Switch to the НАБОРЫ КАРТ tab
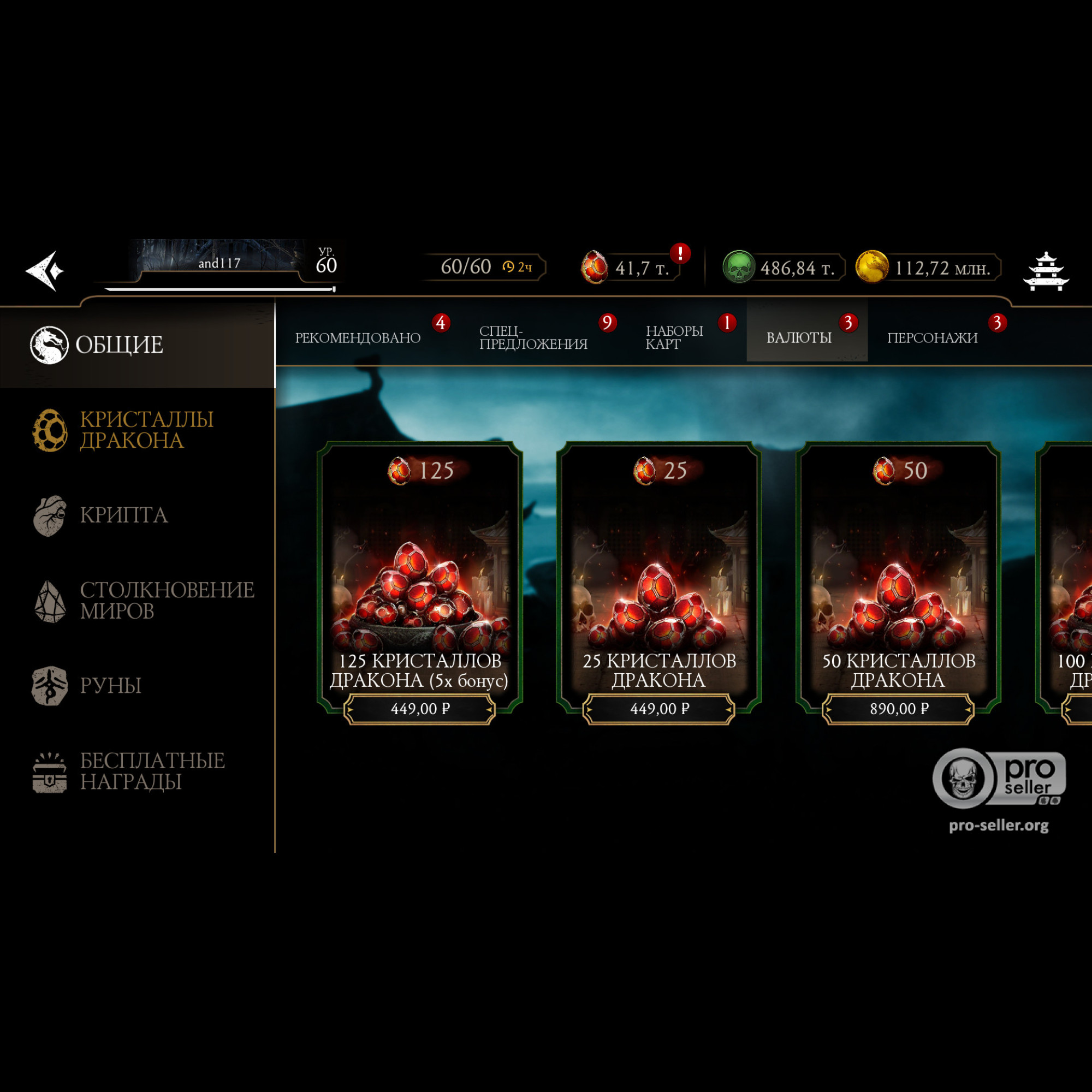This screenshot has width=1092, height=1092. pyautogui.click(x=674, y=338)
